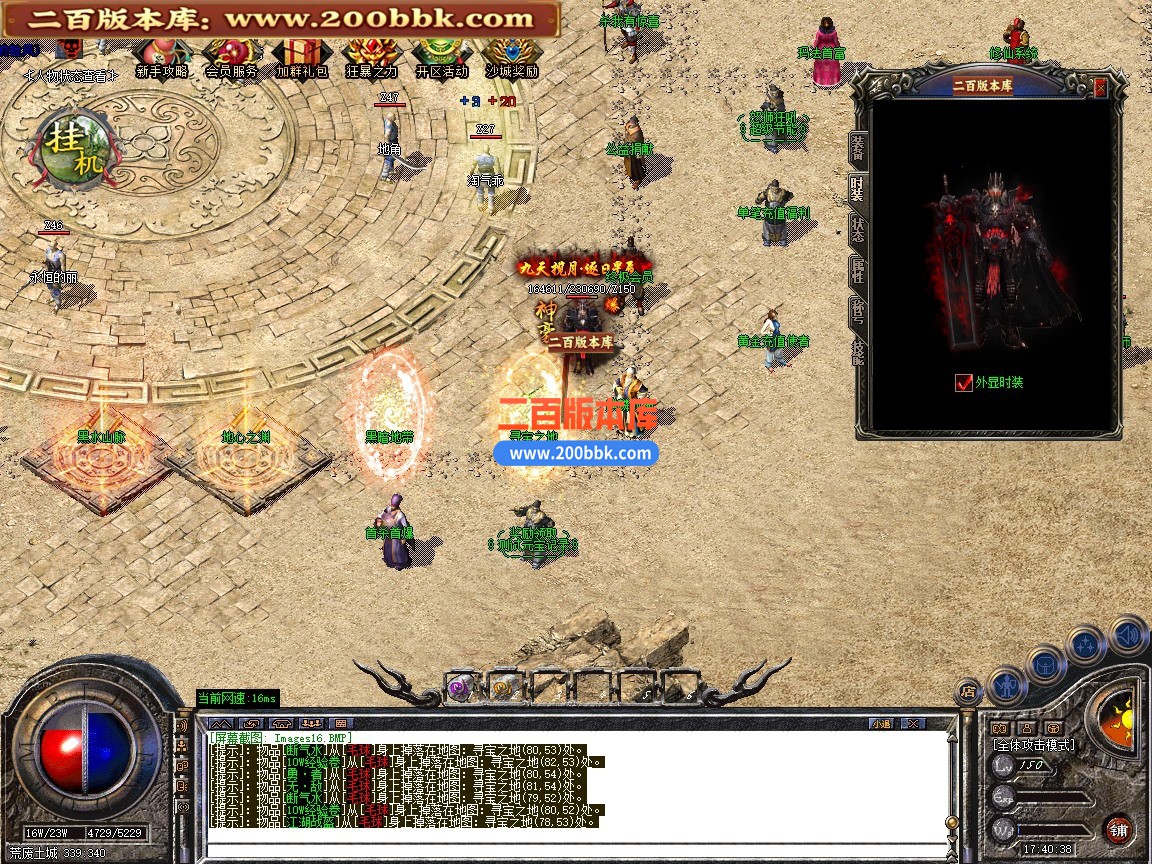
Task: Click the 人物状态查看 status text
Action: click(70, 75)
